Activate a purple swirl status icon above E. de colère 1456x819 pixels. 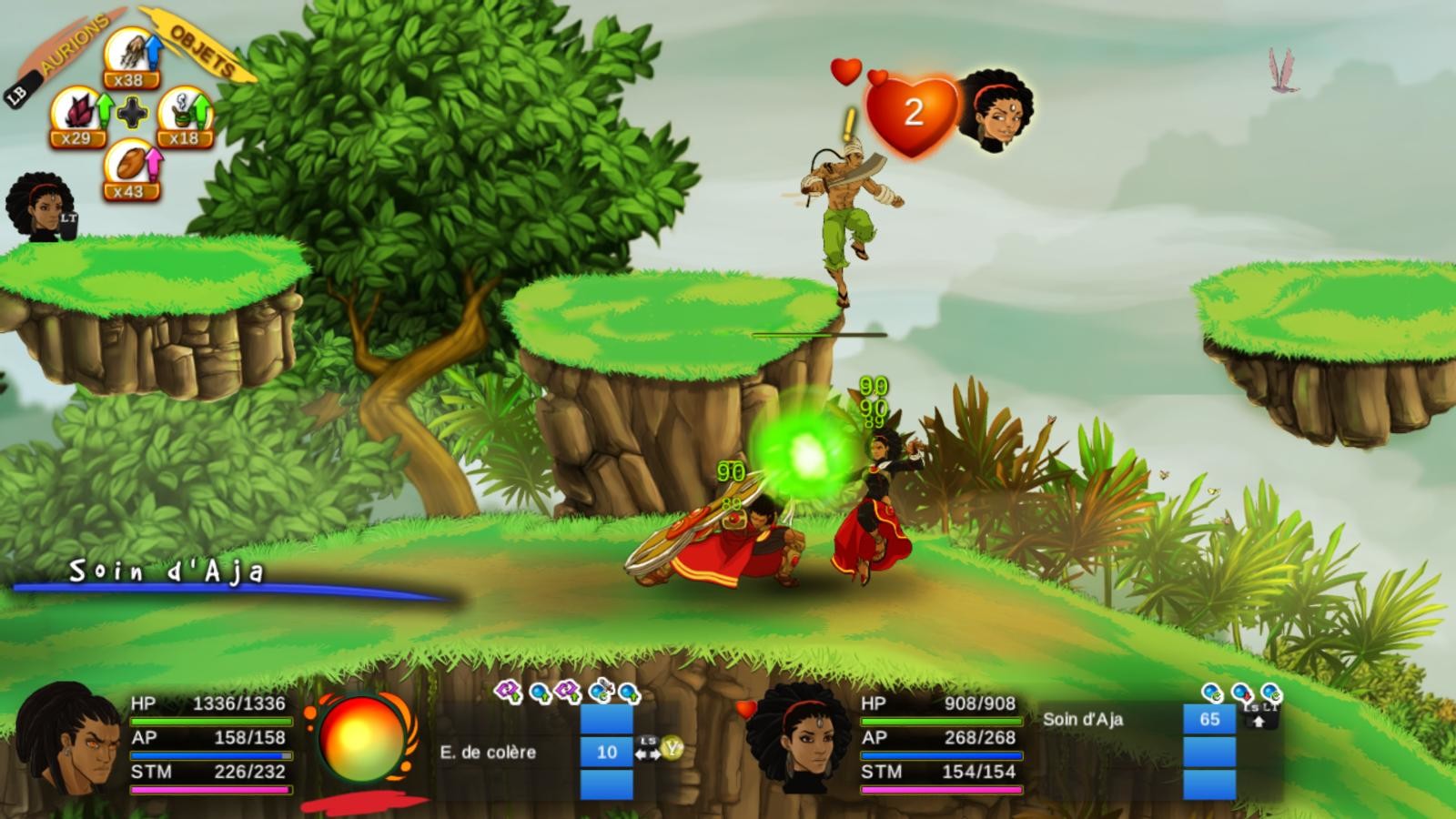pos(506,691)
